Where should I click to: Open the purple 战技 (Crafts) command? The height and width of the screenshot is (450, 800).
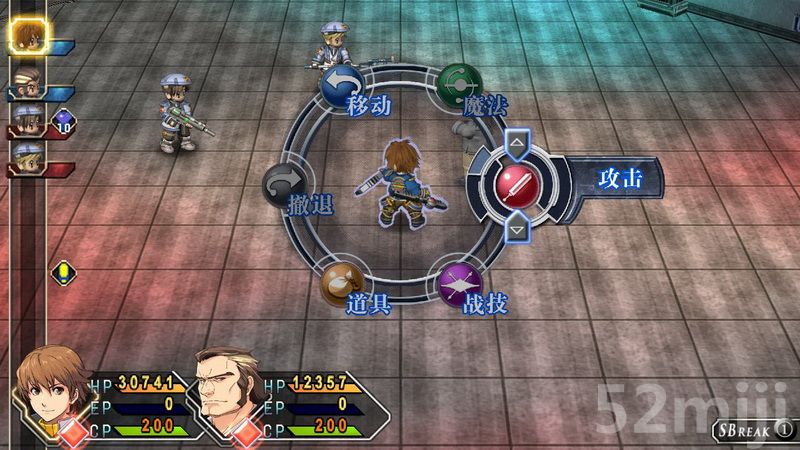(459, 284)
